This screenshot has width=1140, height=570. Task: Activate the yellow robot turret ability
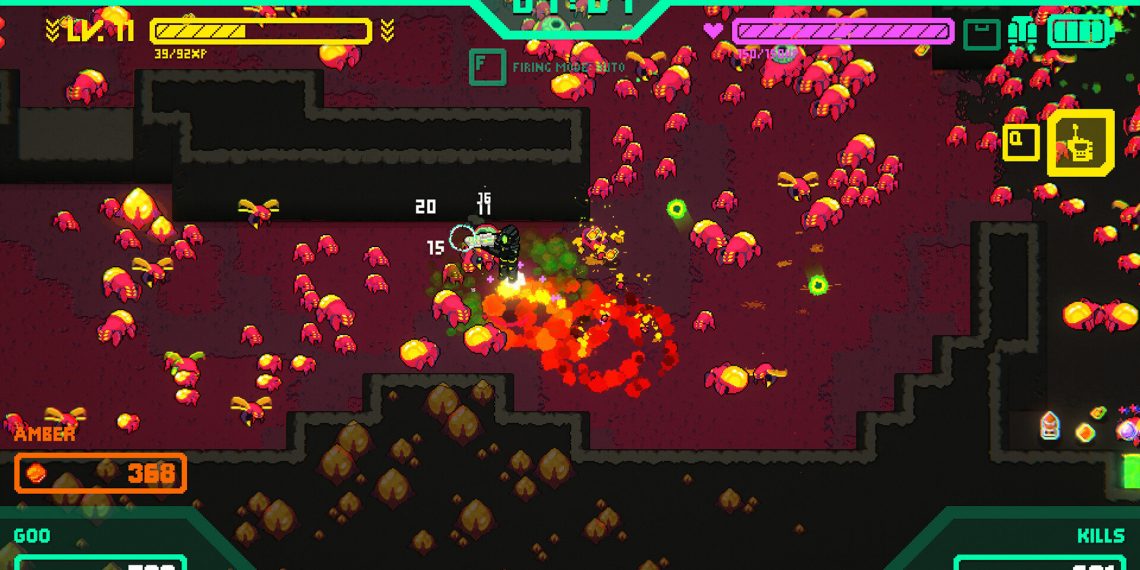tap(1080, 143)
